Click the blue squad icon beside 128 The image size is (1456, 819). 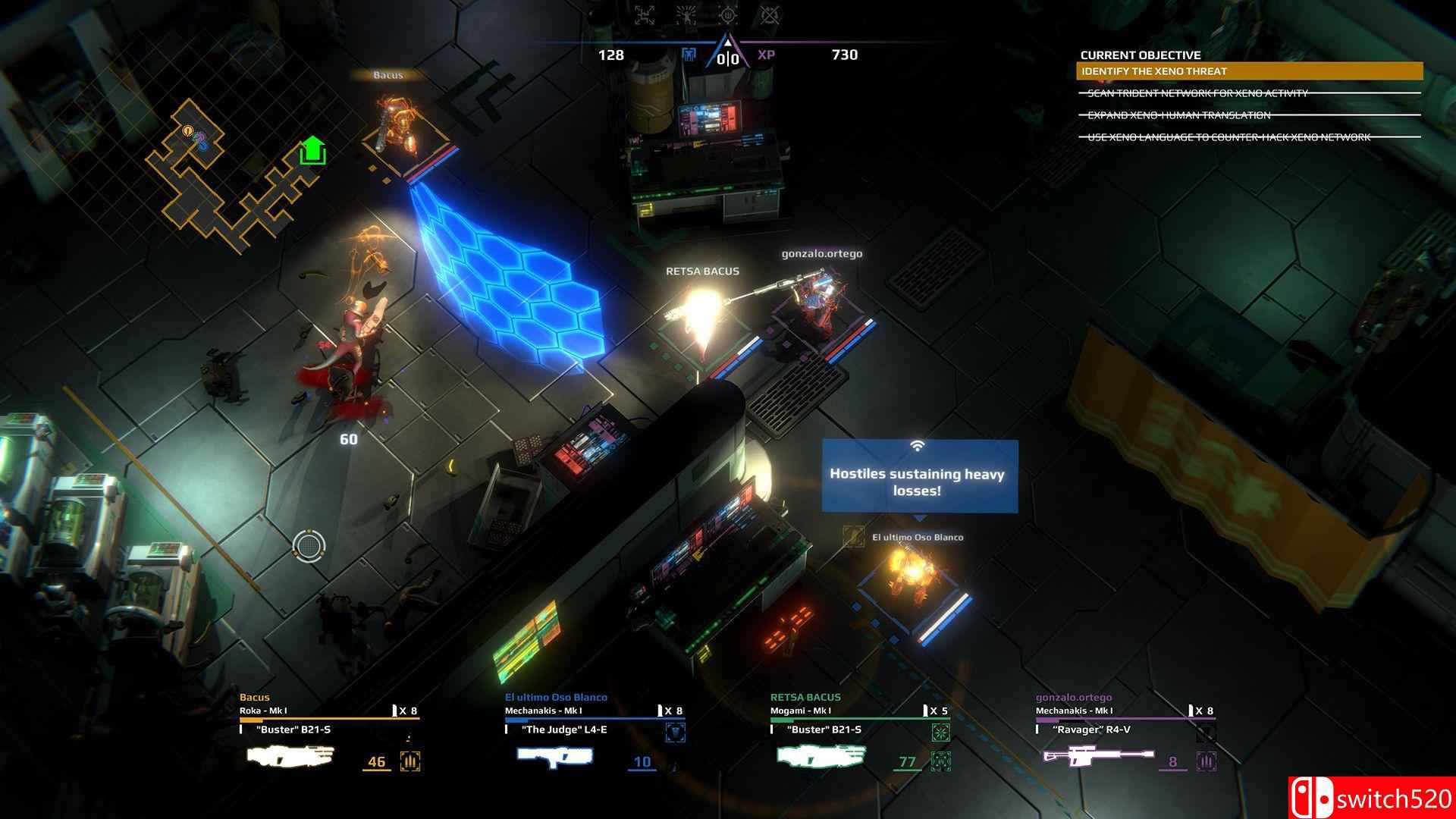pos(689,55)
